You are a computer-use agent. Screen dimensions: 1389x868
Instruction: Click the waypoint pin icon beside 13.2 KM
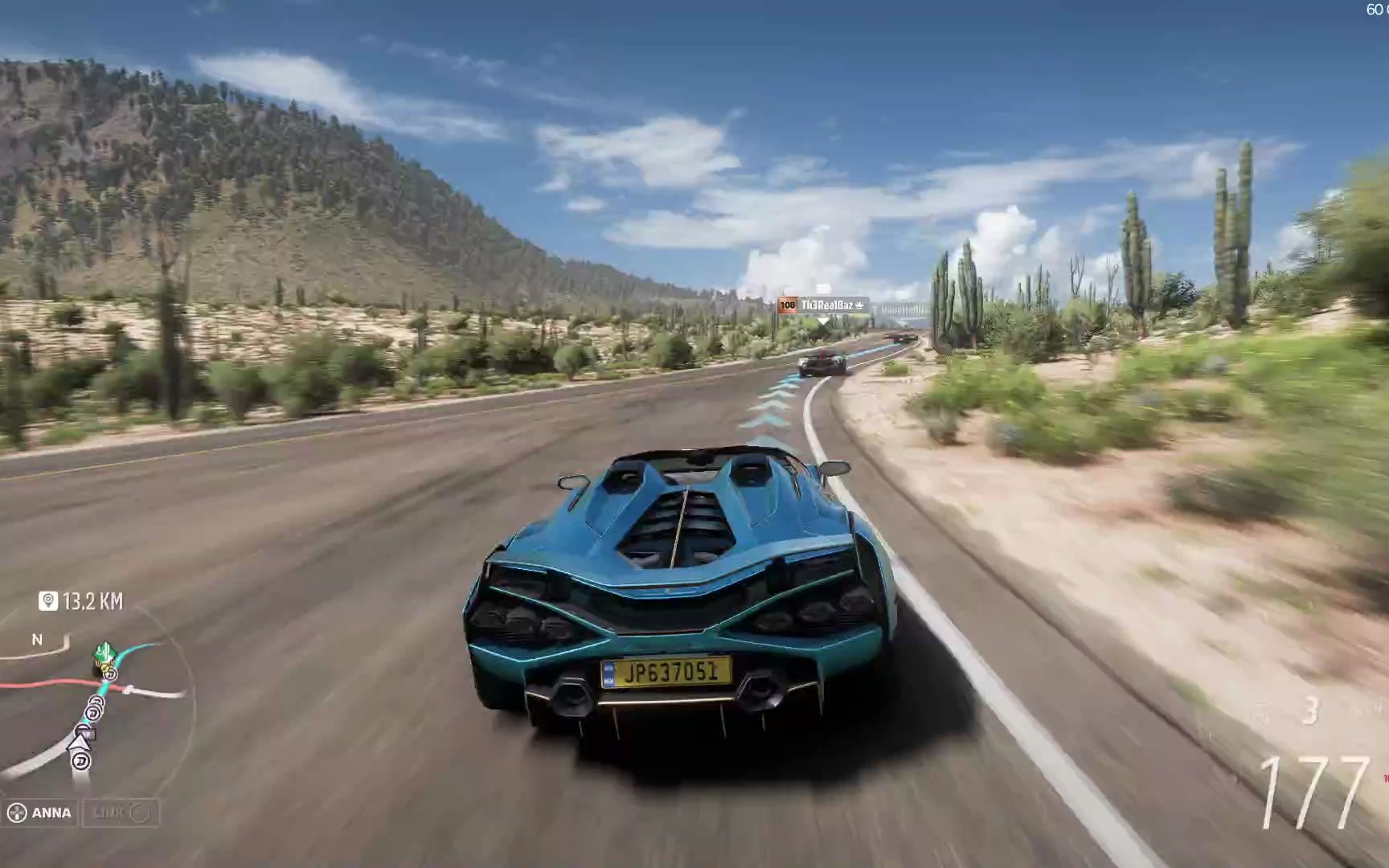pos(48,601)
